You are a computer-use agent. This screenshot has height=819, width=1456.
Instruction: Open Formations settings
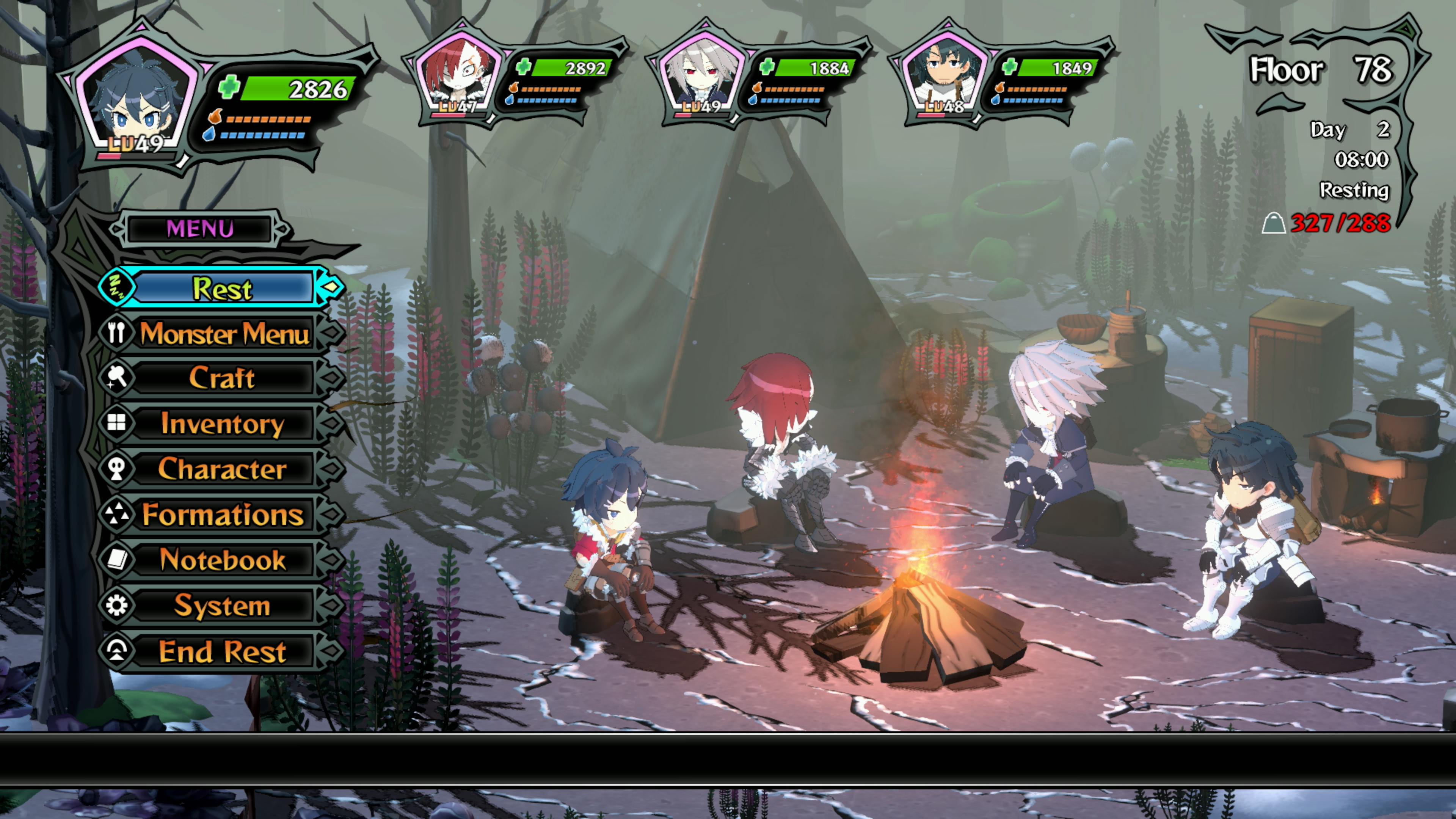[222, 515]
